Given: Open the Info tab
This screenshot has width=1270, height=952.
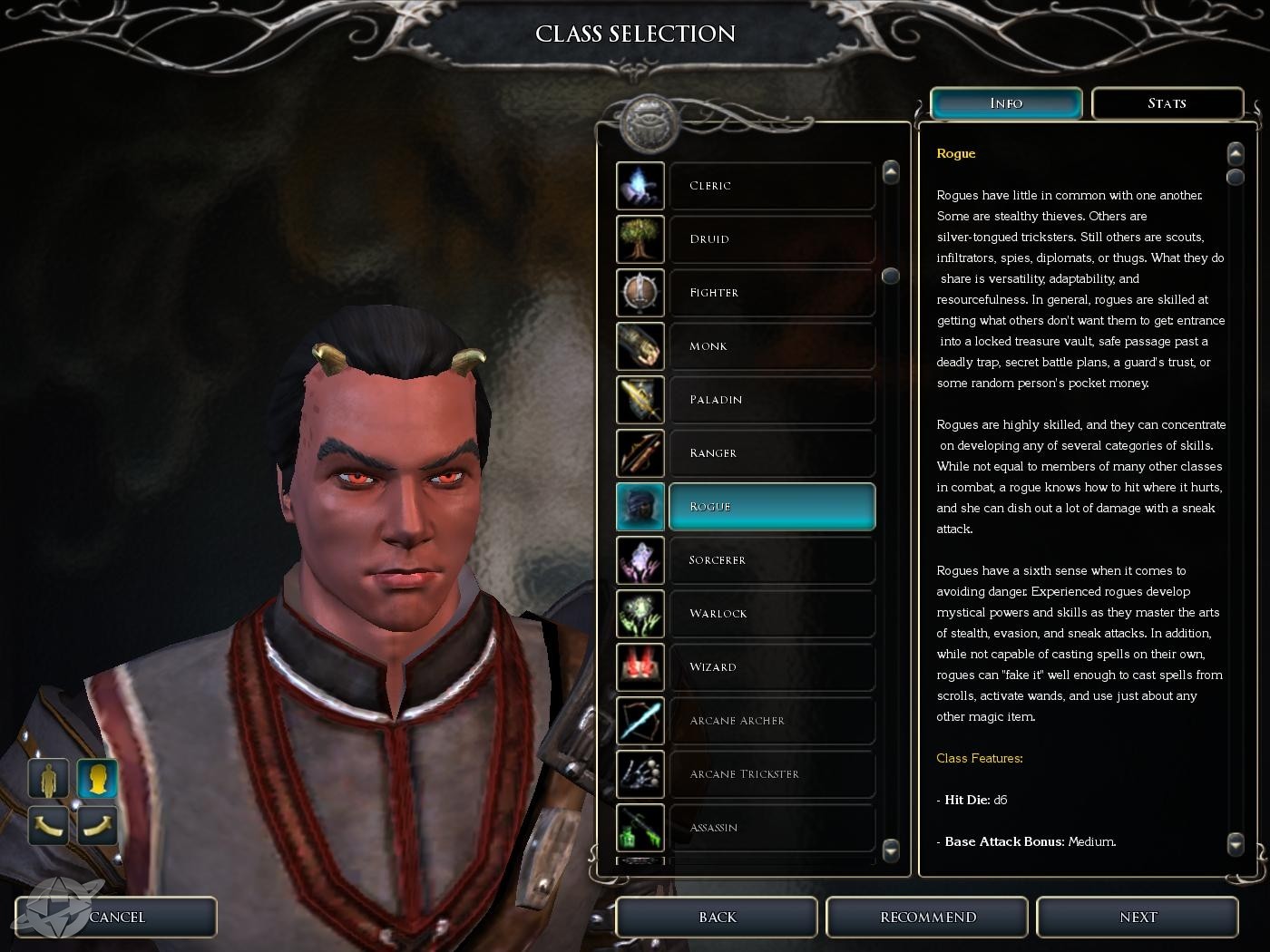Looking at the screenshot, I should pyautogui.click(x=1006, y=103).
